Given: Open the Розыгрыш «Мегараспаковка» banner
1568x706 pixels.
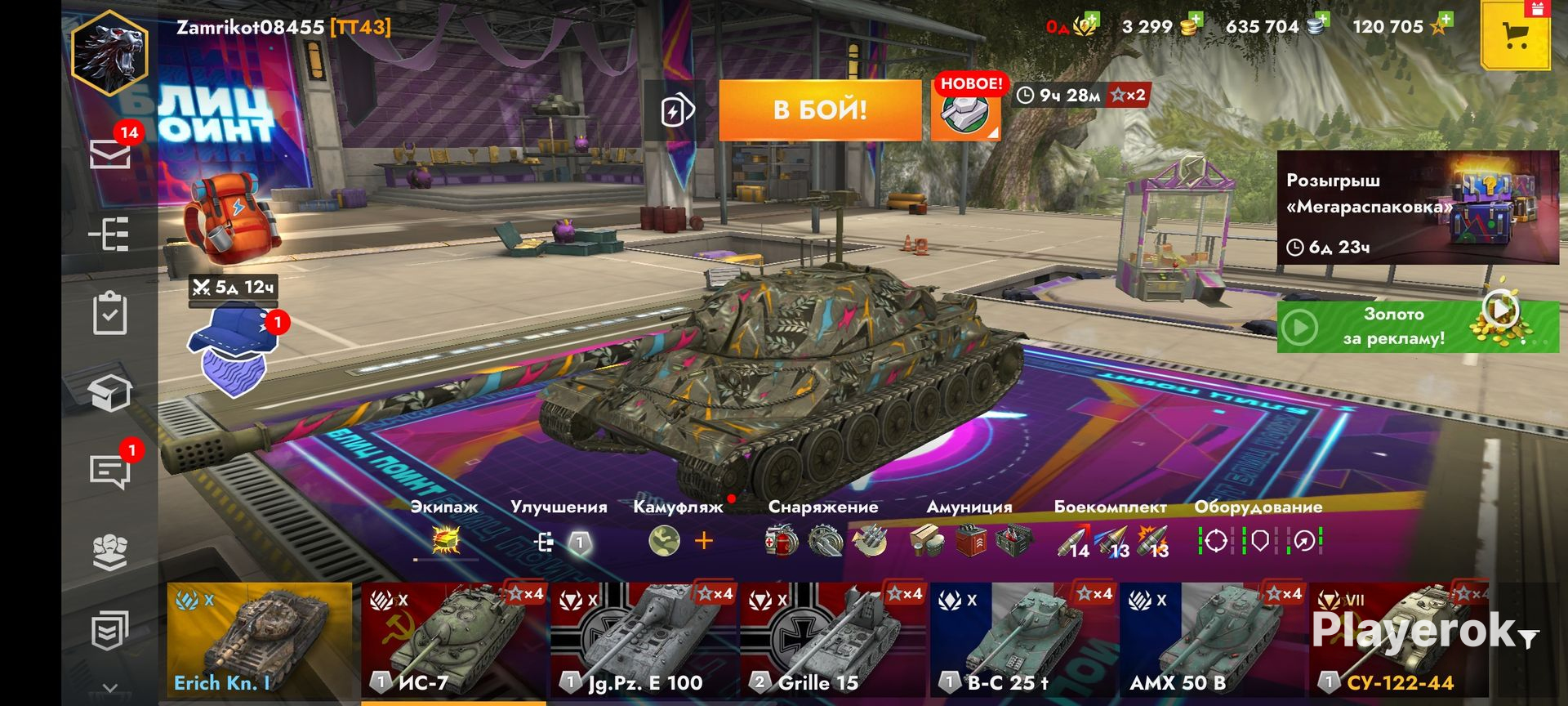Looking at the screenshot, I should pyautogui.click(x=1418, y=208).
